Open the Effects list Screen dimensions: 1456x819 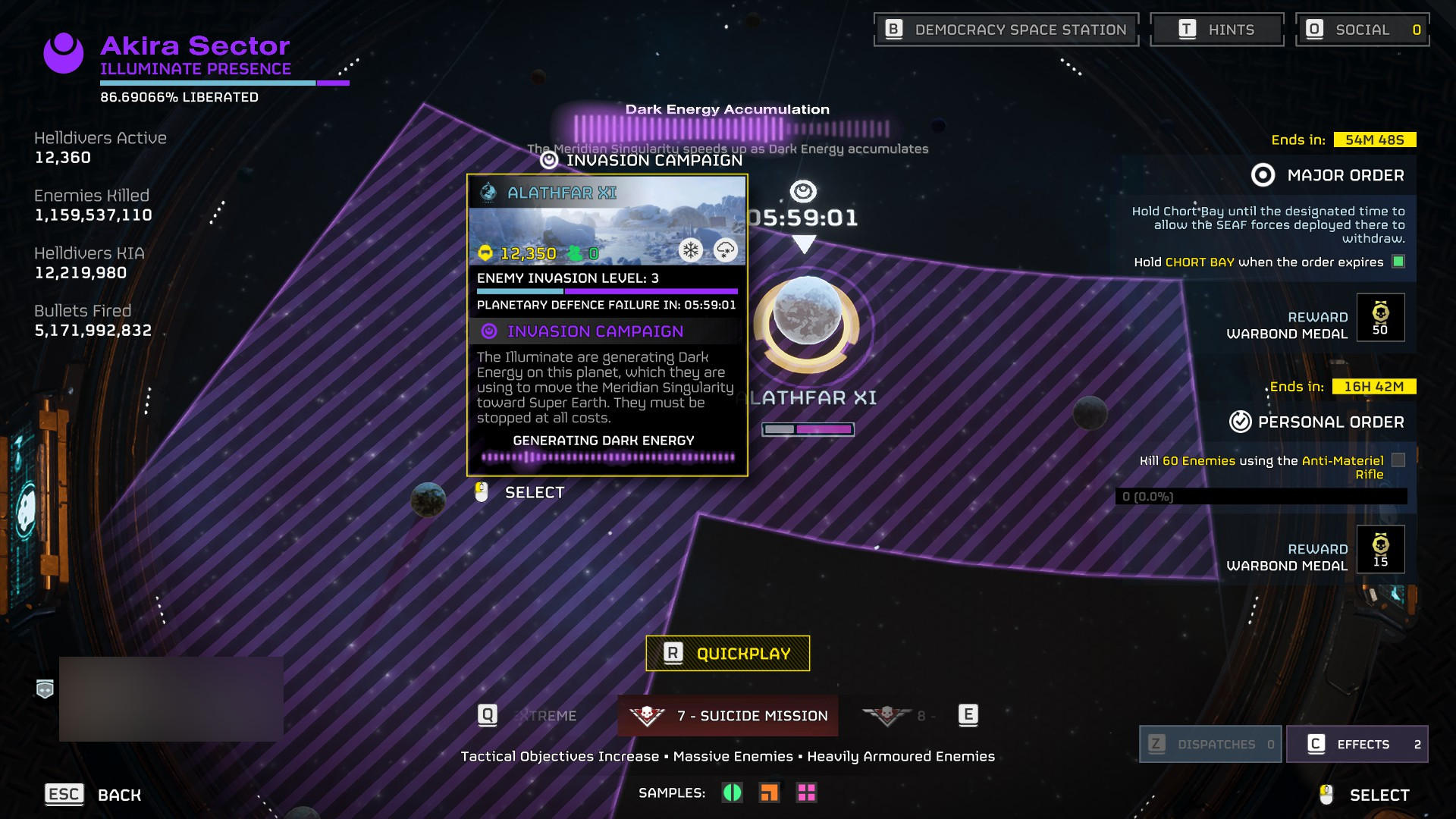(x=1357, y=744)
